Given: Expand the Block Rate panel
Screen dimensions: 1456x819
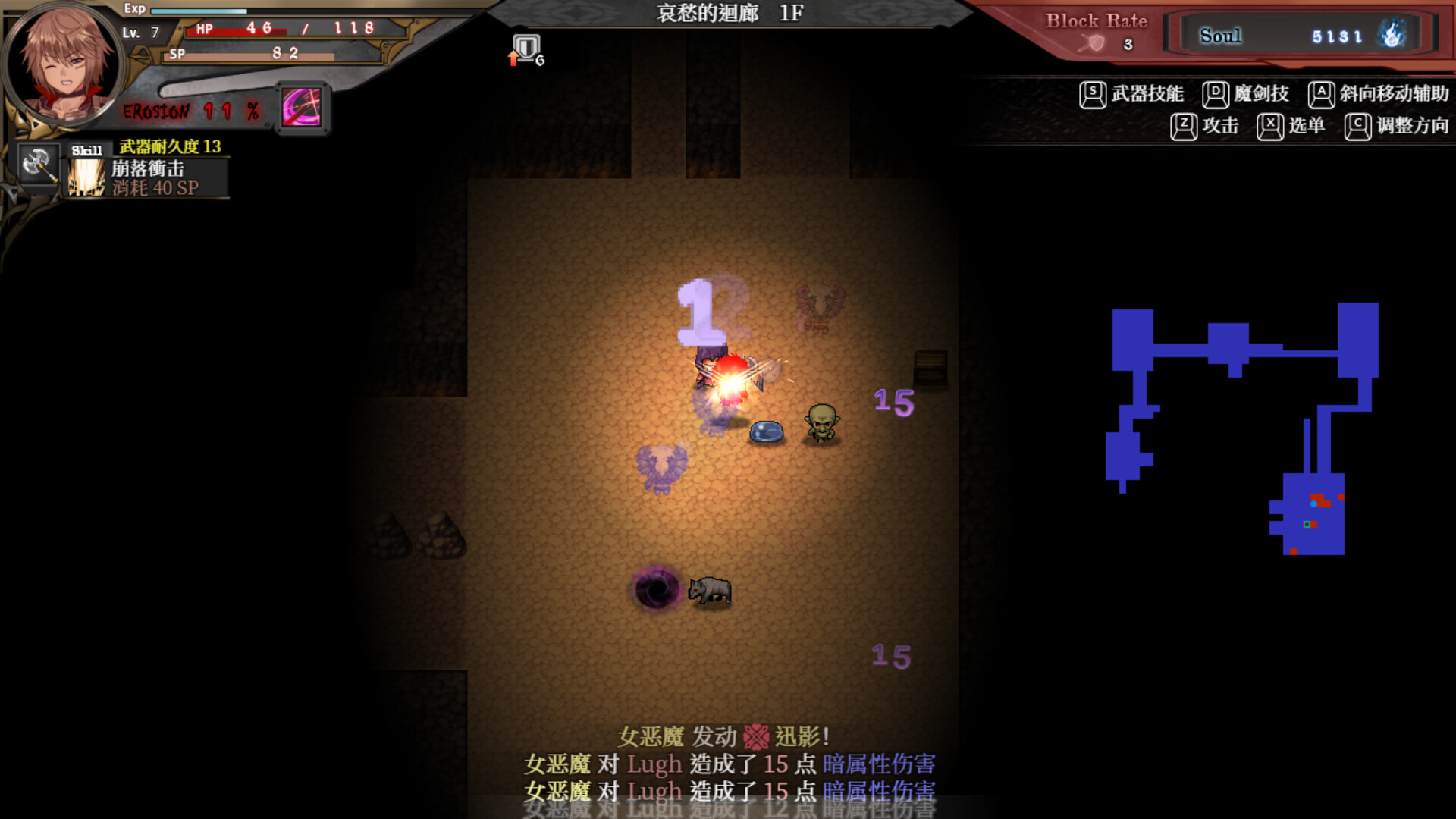Looking at the screenshot, I should pyautogui.click(x=1096, y=21).
